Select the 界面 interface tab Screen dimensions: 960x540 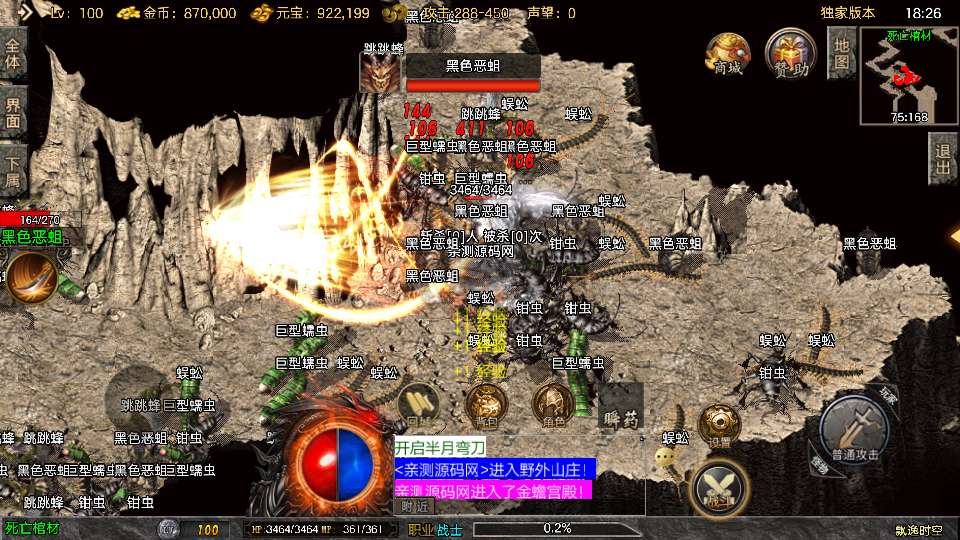pyautogui.click(x=13, y=110)
